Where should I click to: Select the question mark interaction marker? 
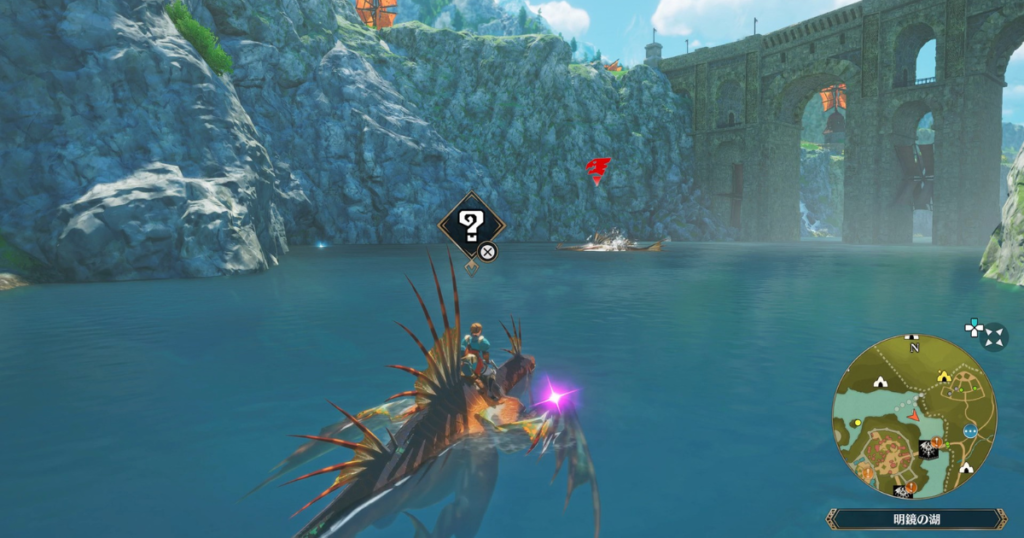click(x=471, y=225)
